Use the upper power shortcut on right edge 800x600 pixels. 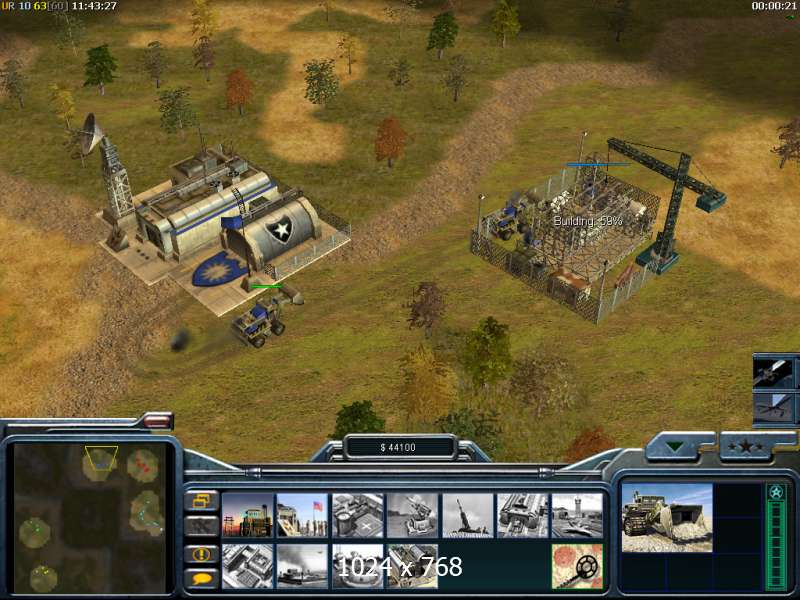click(x=774, y=371)
